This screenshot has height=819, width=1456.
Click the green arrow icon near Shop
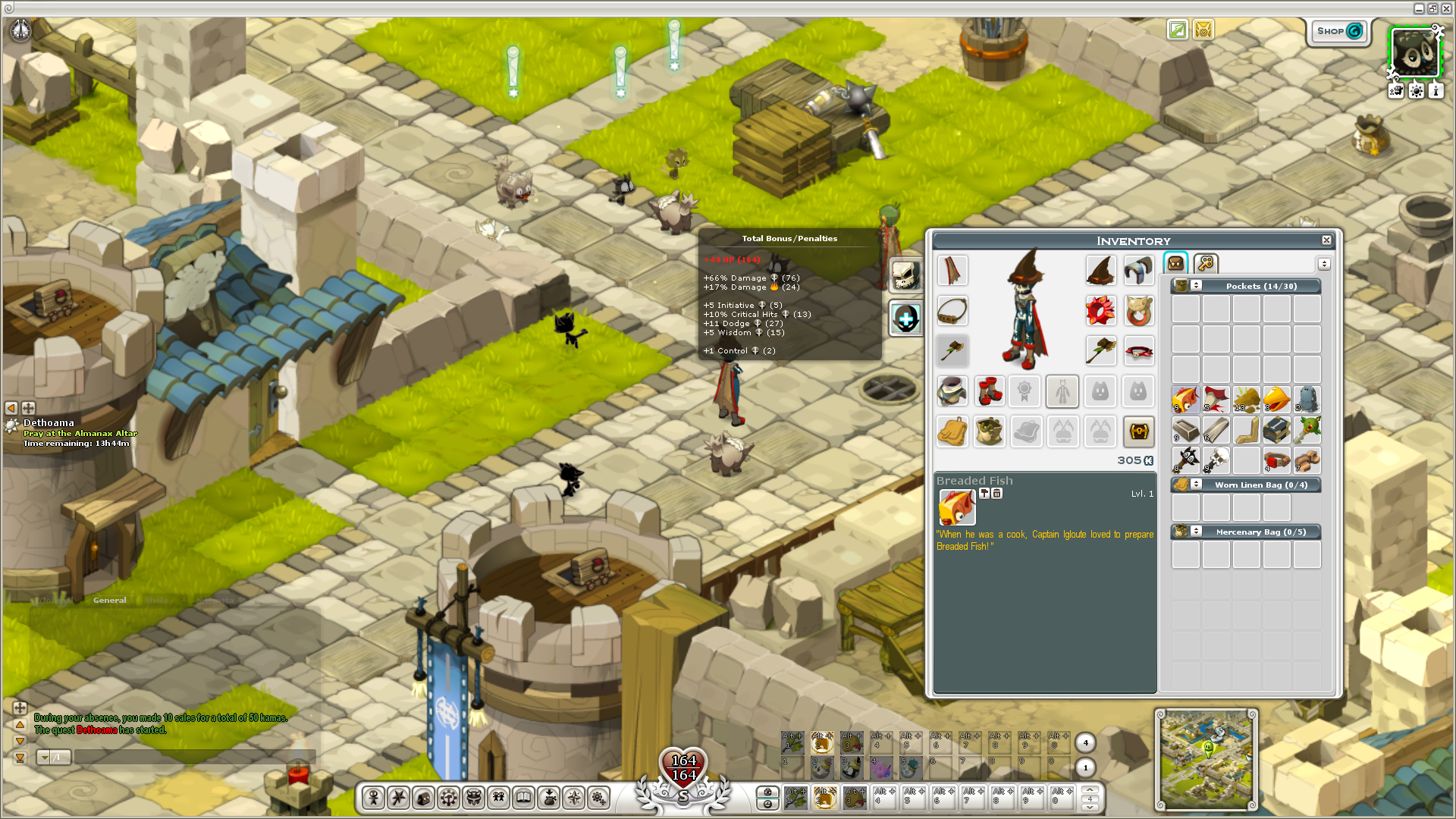pyautogui.click(x=1178, y=30)
